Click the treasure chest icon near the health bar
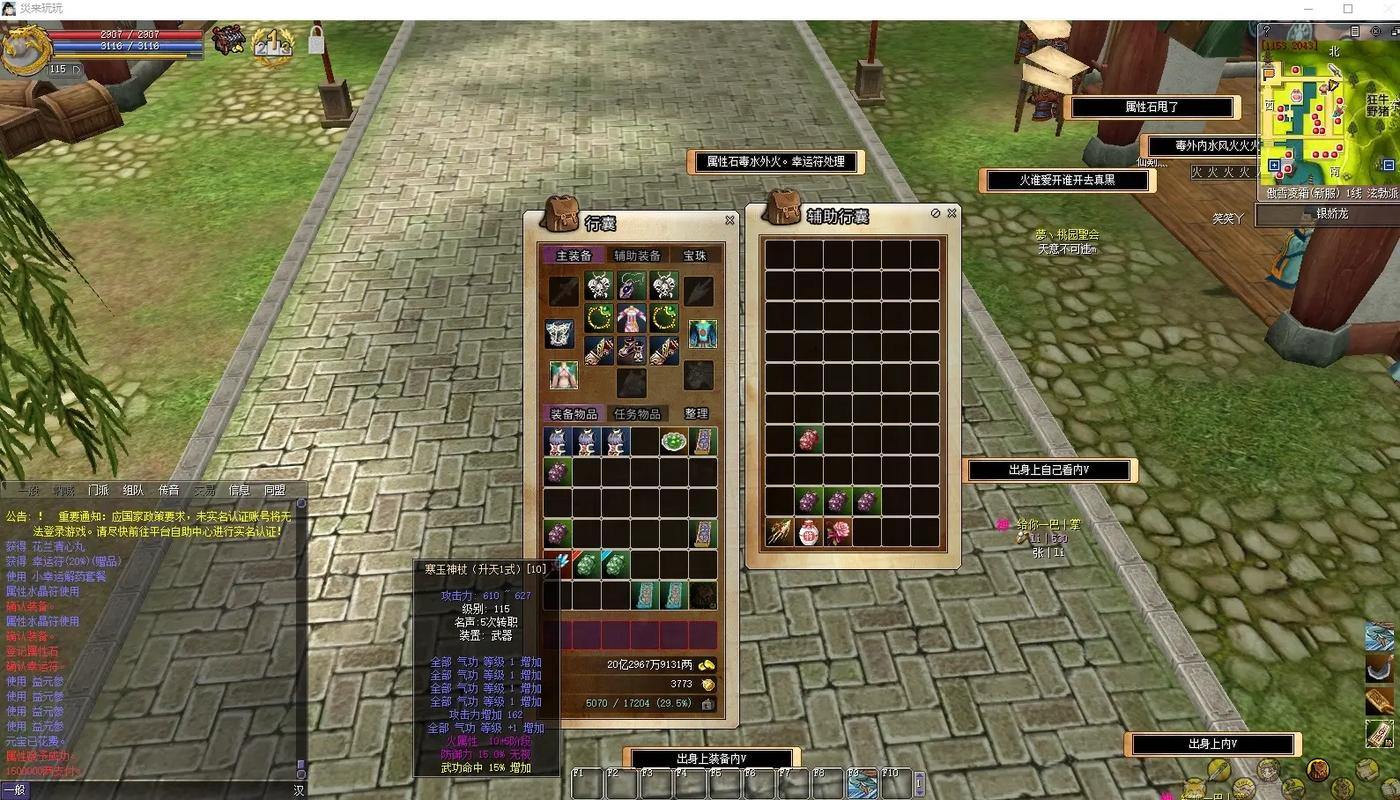The height and width of the screenshot is (800, 1400). 228,40
